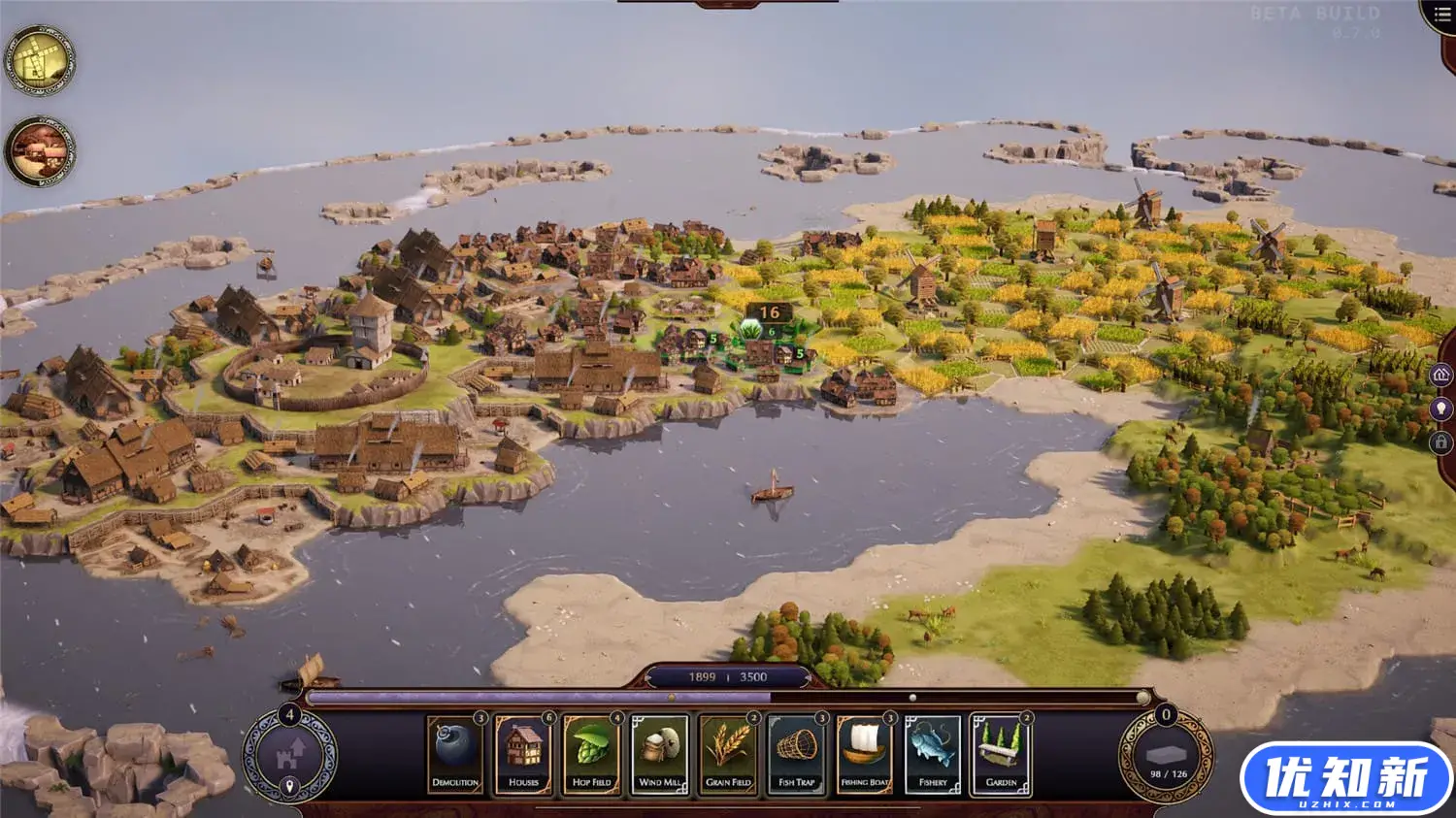Pick the Wind Mill card
The width and height of the screenshot is (1456, 818).
[659, 752]
